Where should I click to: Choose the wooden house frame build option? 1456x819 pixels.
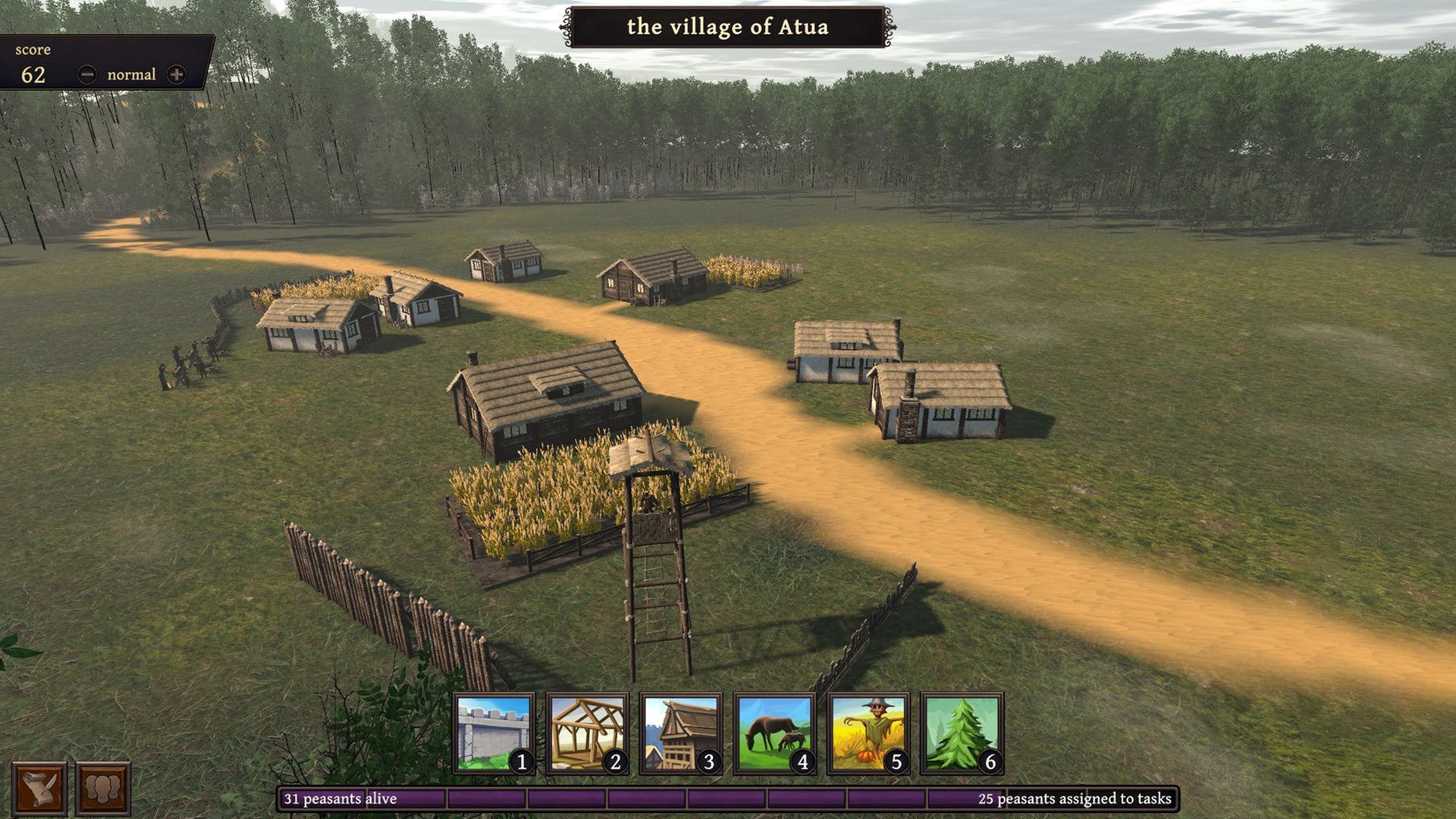[587, 733]
